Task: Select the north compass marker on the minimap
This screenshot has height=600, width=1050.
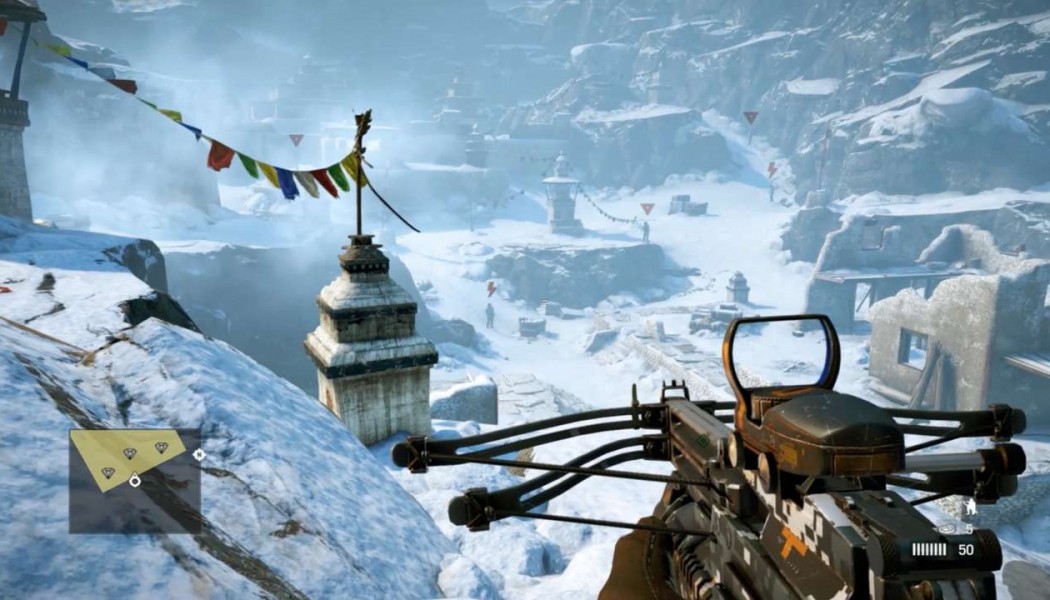Action: 199,454
